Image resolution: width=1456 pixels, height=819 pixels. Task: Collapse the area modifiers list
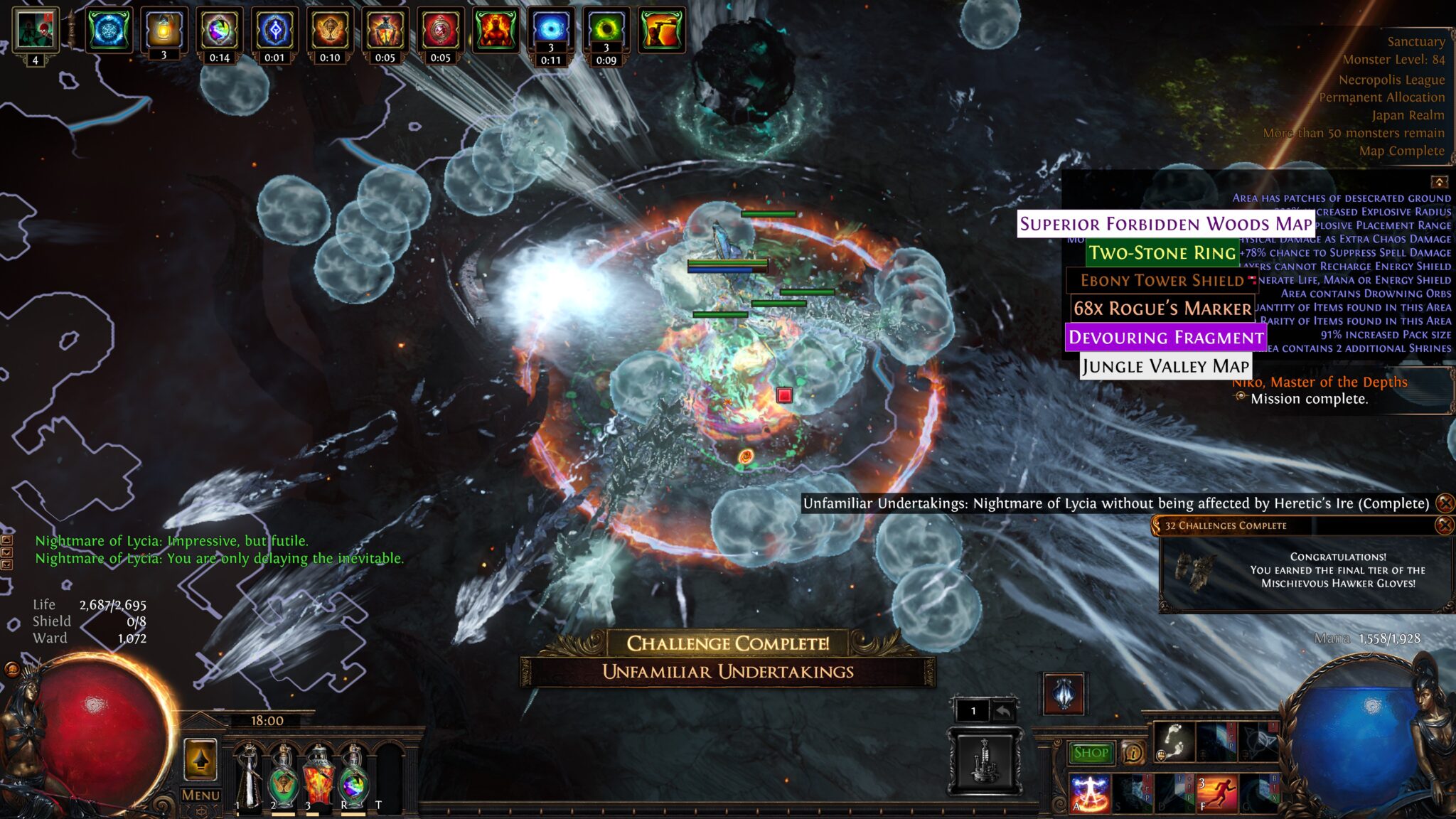pos(1439,182)
